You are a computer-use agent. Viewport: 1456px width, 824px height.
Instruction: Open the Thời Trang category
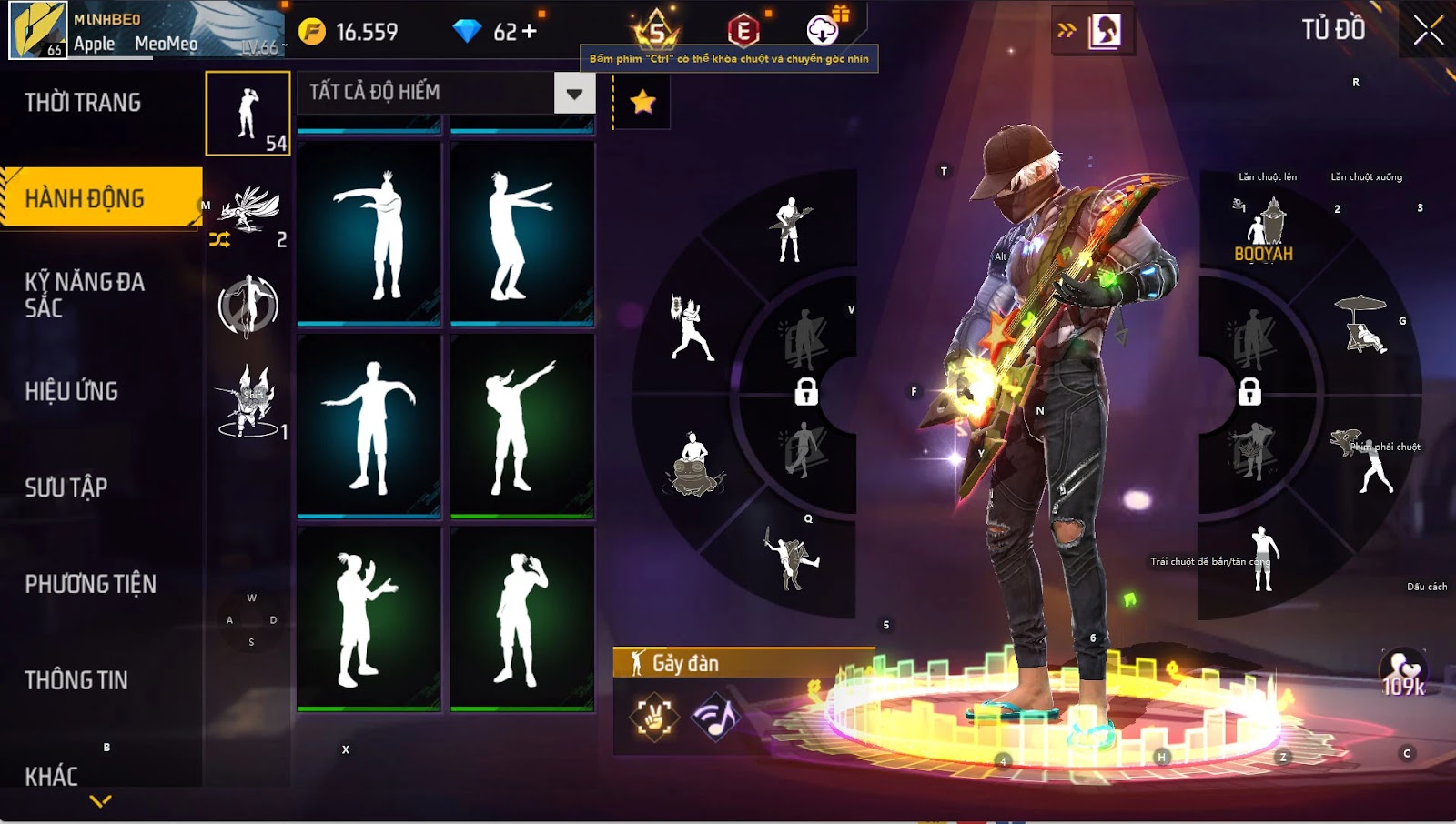point(83,103)
